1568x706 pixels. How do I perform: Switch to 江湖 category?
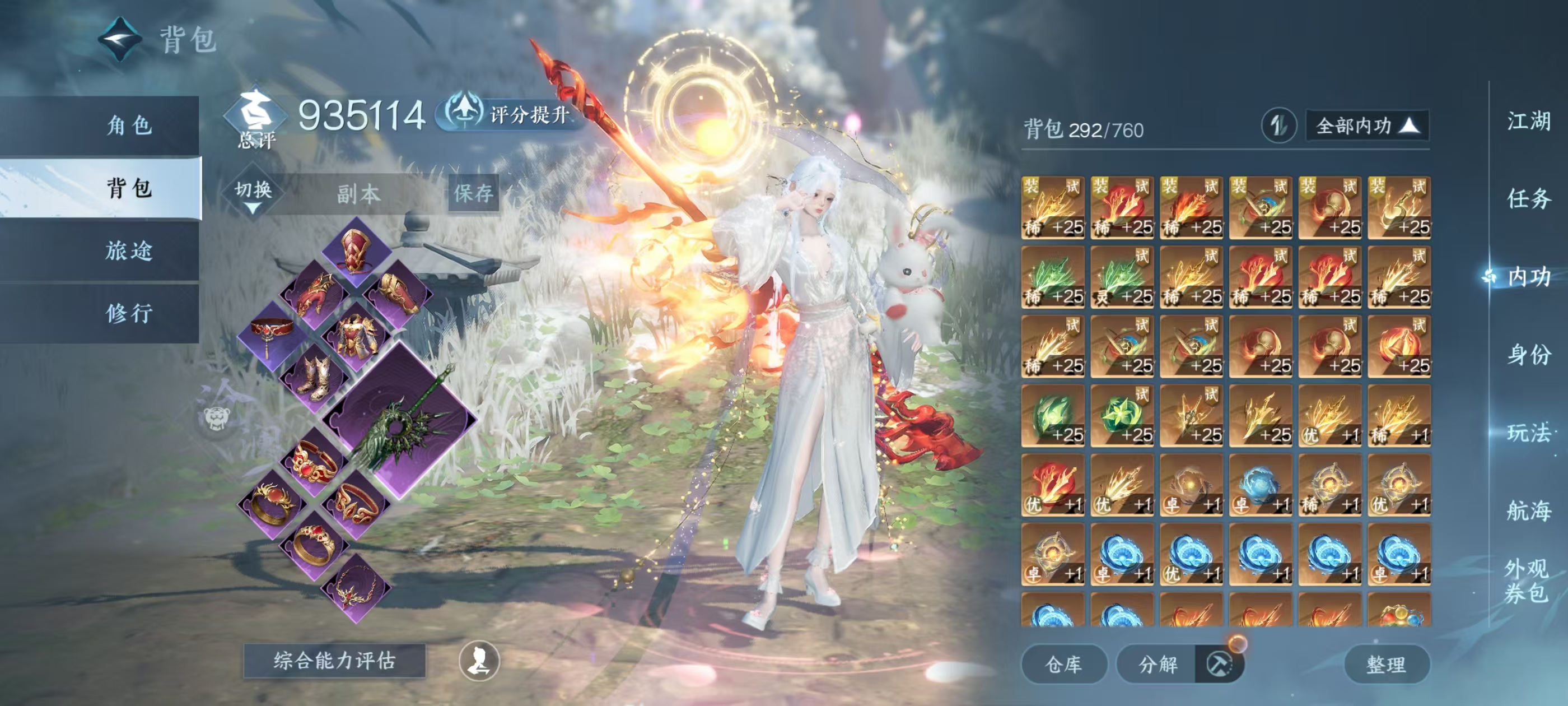(x=1528, y=120)
